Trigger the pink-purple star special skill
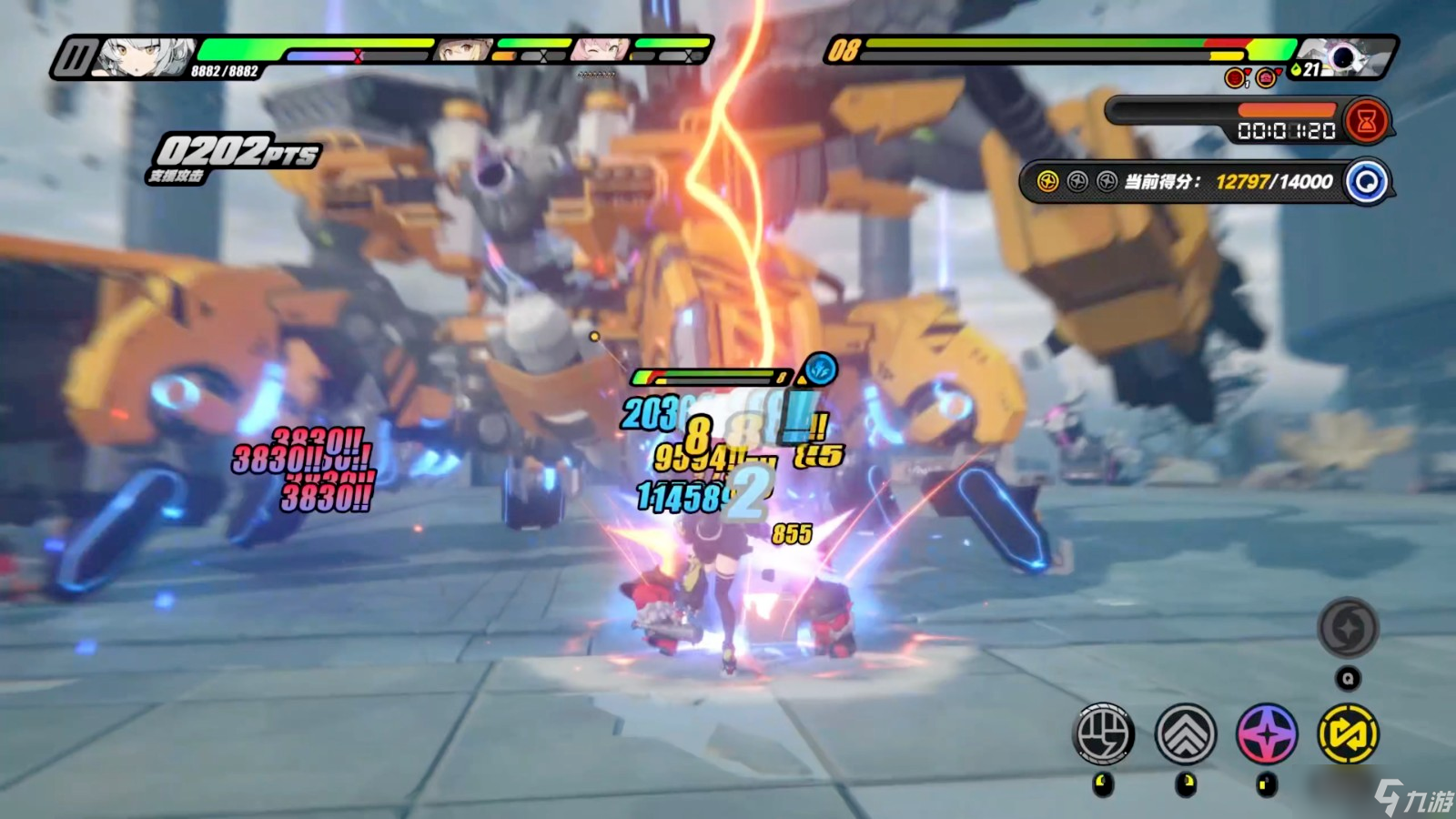 1267,733
